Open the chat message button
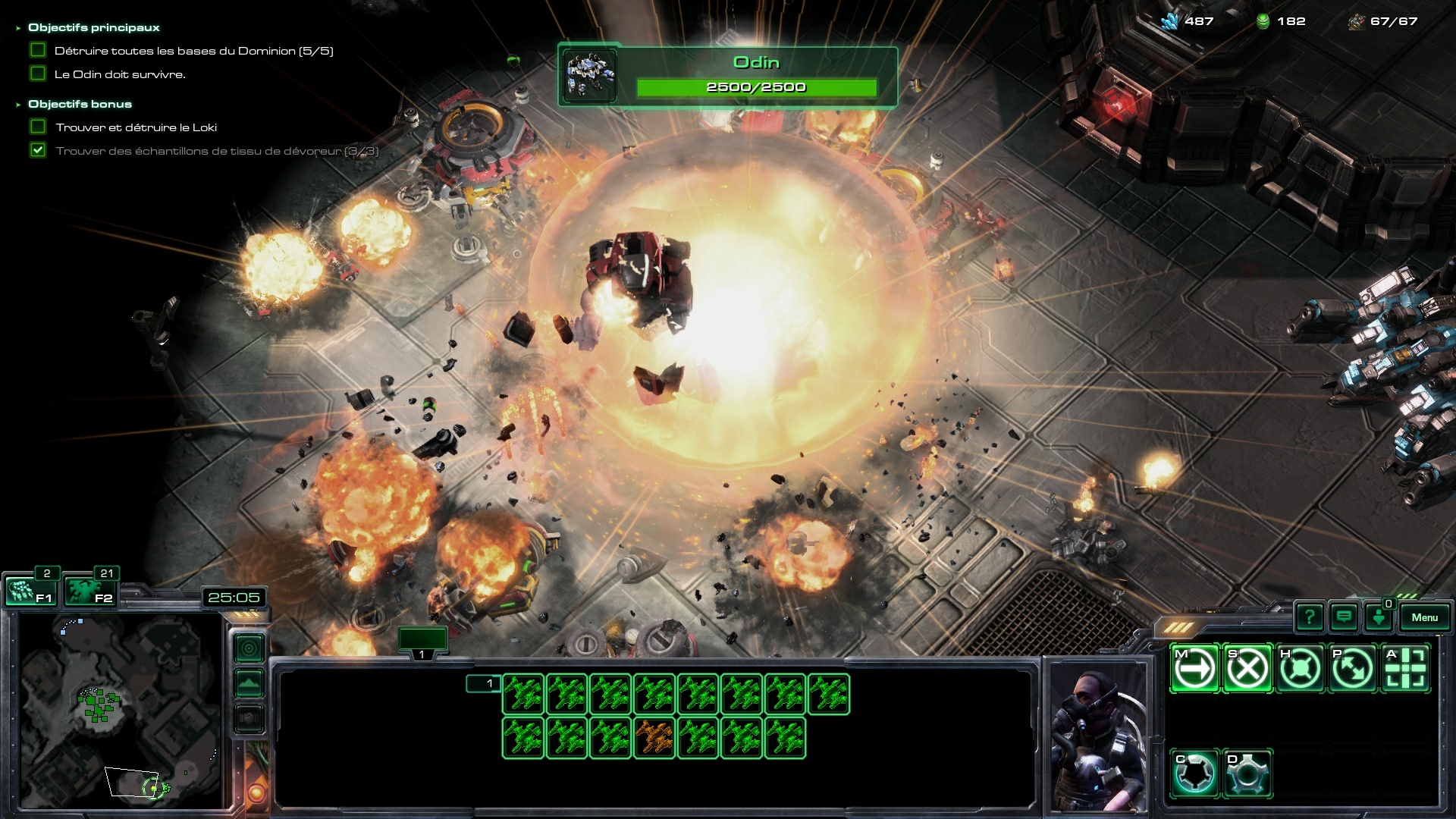The width and height of the screenshot is (1456, 819). point(1344,617)
